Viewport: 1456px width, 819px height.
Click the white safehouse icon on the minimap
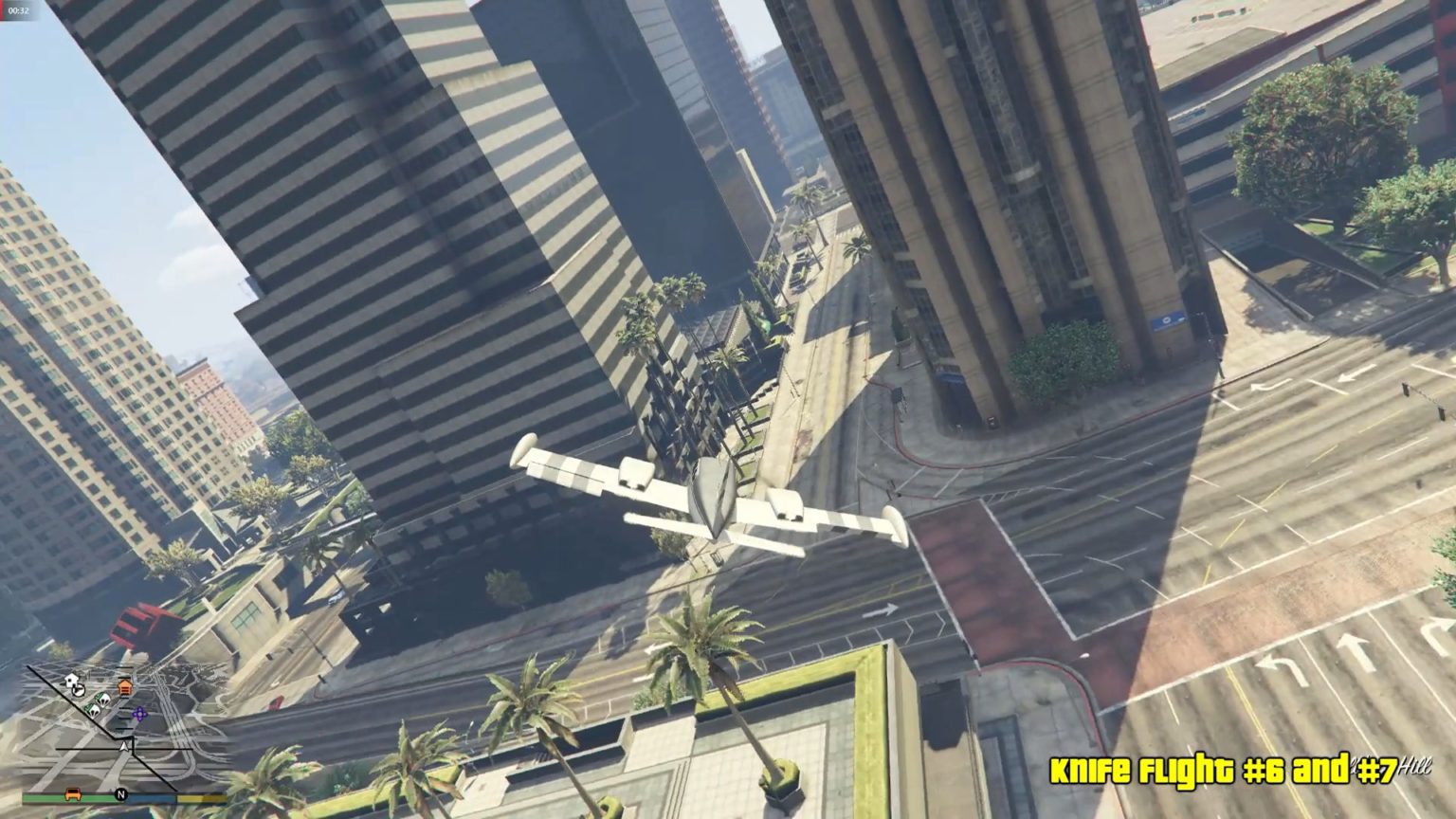click(70, 681)
